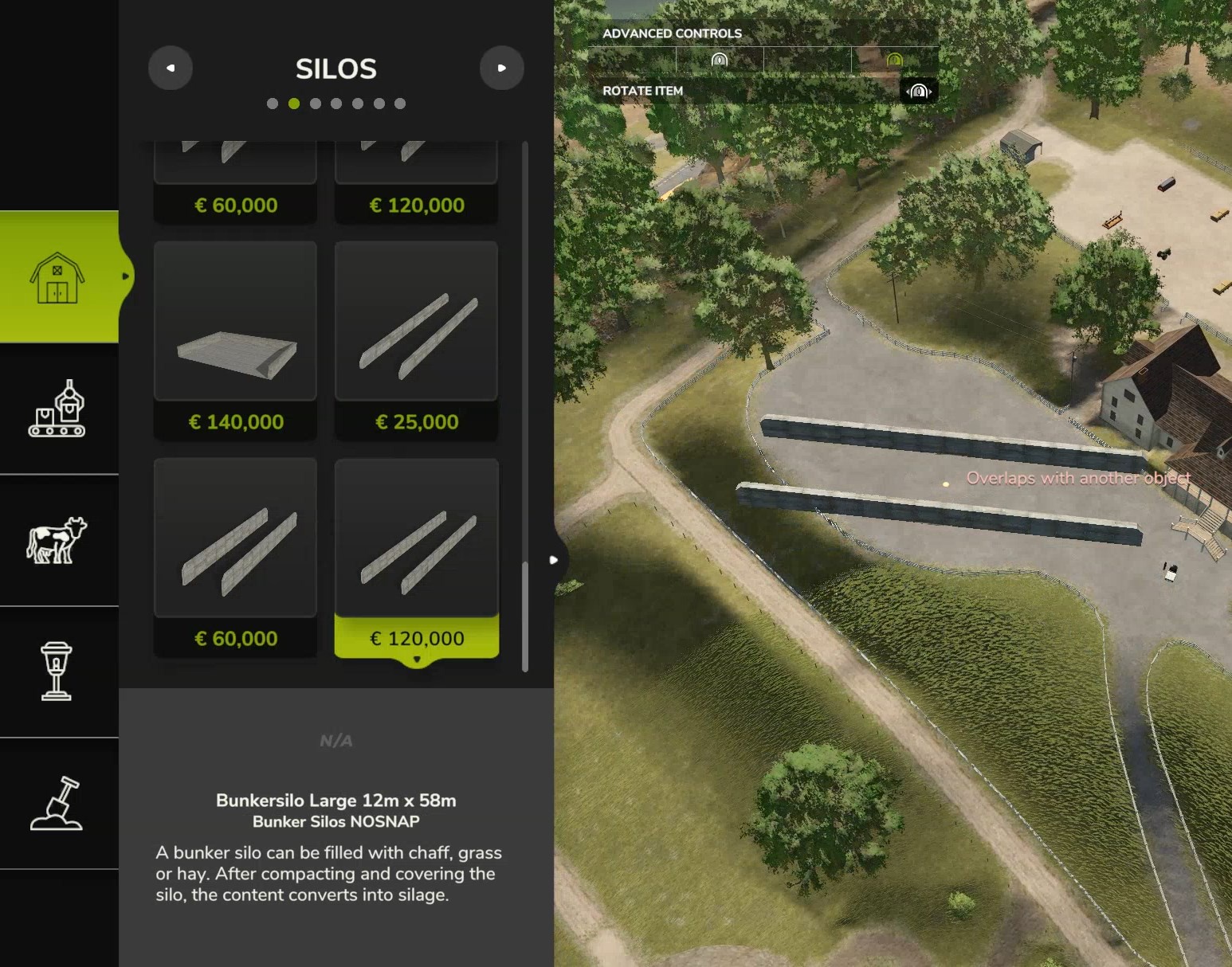Choose the €120,000 Bunkersilo Large item
Image resolution: width=1232 pixels, height=967 pixels.
pos(417,558)
